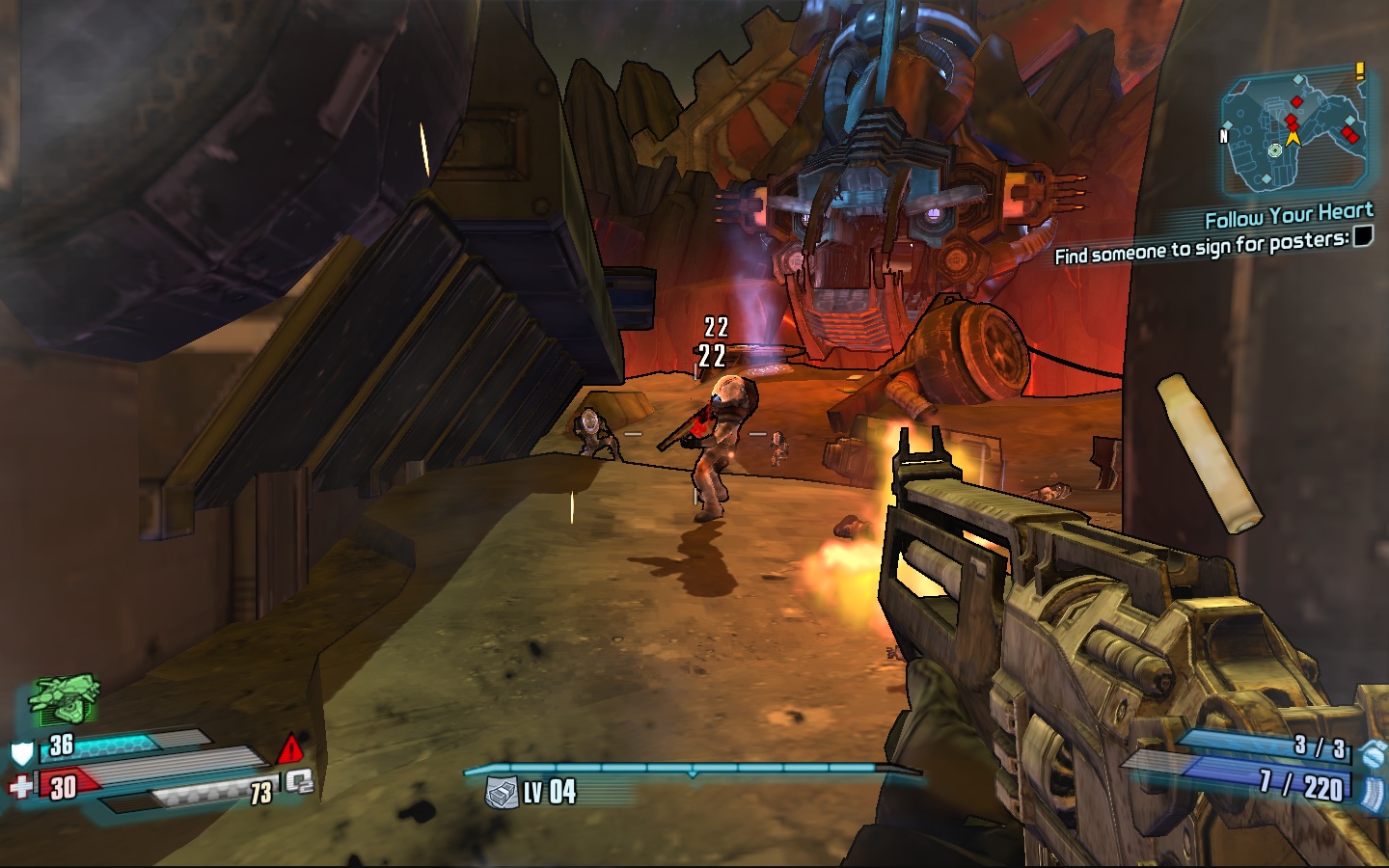Select the O2 oxygen icon
This screenshot has width=1389, height=868.
[299, 782]
